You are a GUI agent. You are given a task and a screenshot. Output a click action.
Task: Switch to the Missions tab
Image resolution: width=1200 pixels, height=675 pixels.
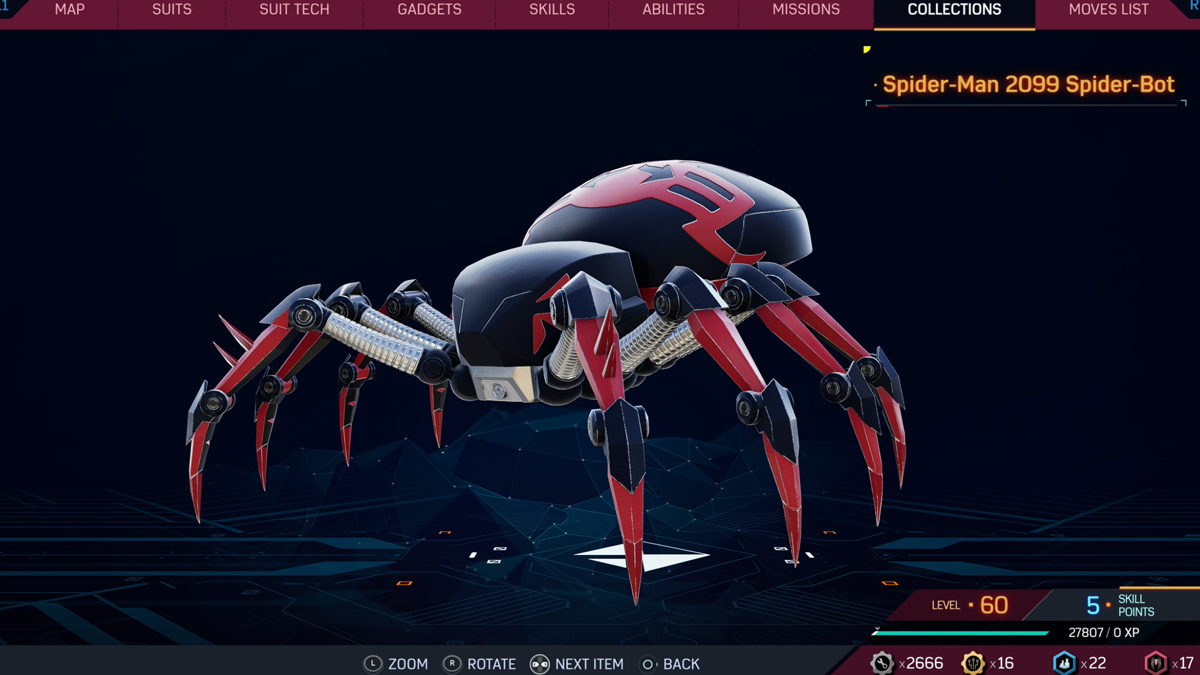tap(806, 10)
